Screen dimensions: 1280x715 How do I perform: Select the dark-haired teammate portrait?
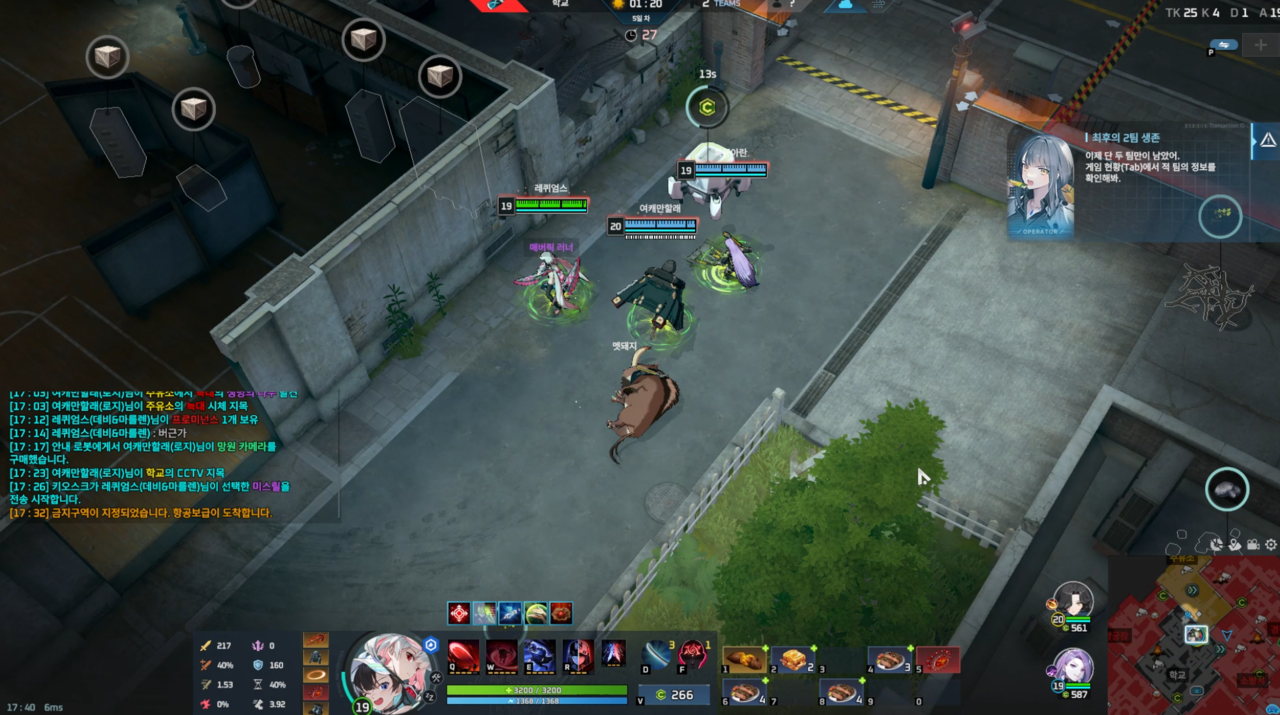1073,601
